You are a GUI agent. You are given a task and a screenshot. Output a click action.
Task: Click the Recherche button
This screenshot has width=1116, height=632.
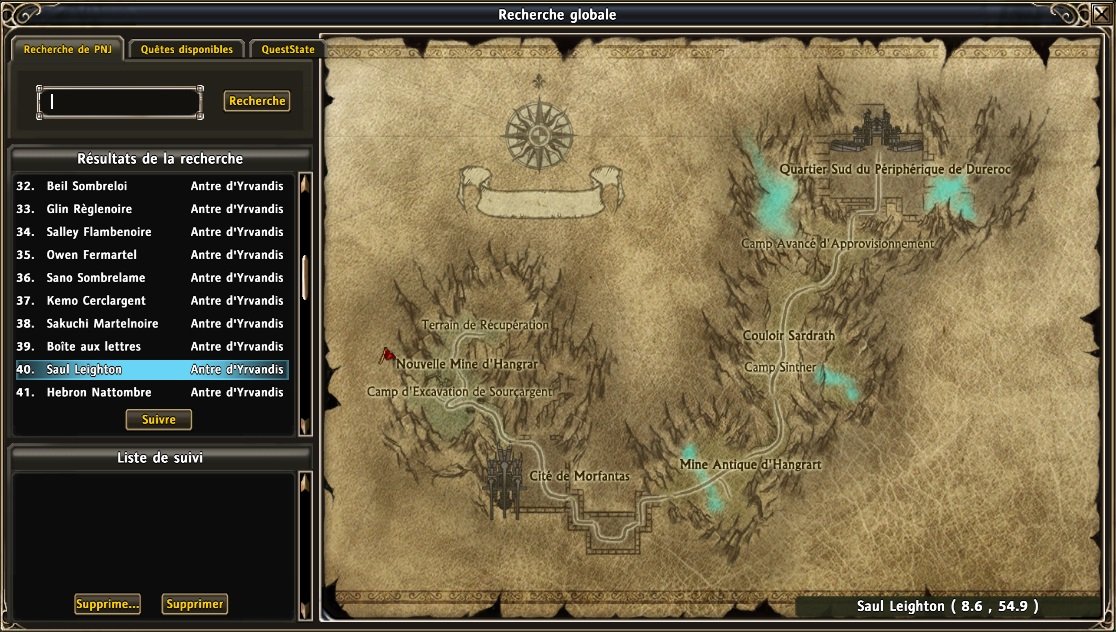pos(257,101)
